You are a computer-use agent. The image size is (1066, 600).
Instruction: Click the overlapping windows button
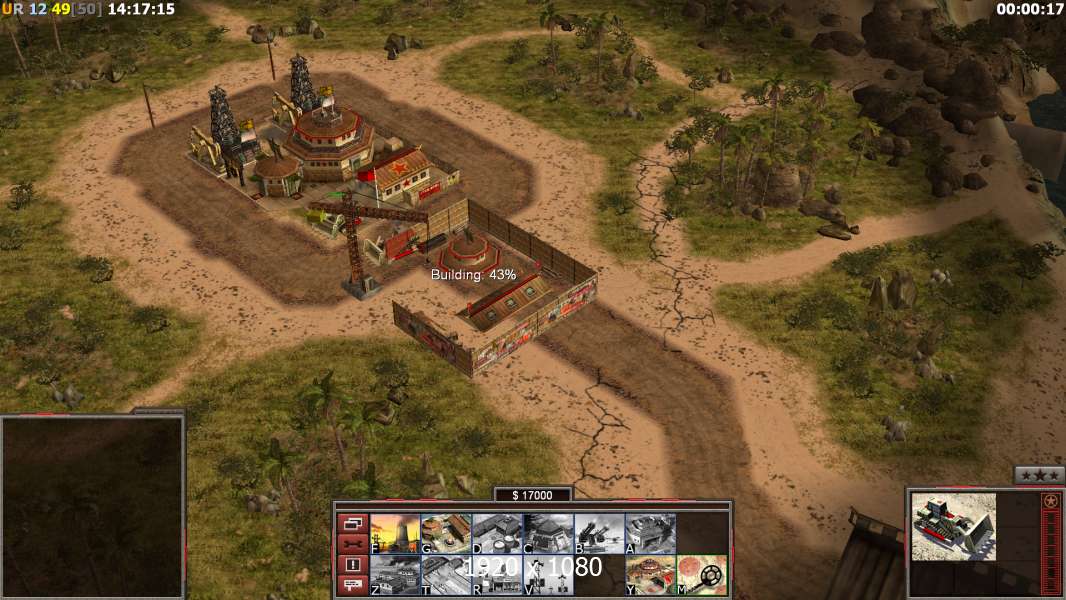352,523
